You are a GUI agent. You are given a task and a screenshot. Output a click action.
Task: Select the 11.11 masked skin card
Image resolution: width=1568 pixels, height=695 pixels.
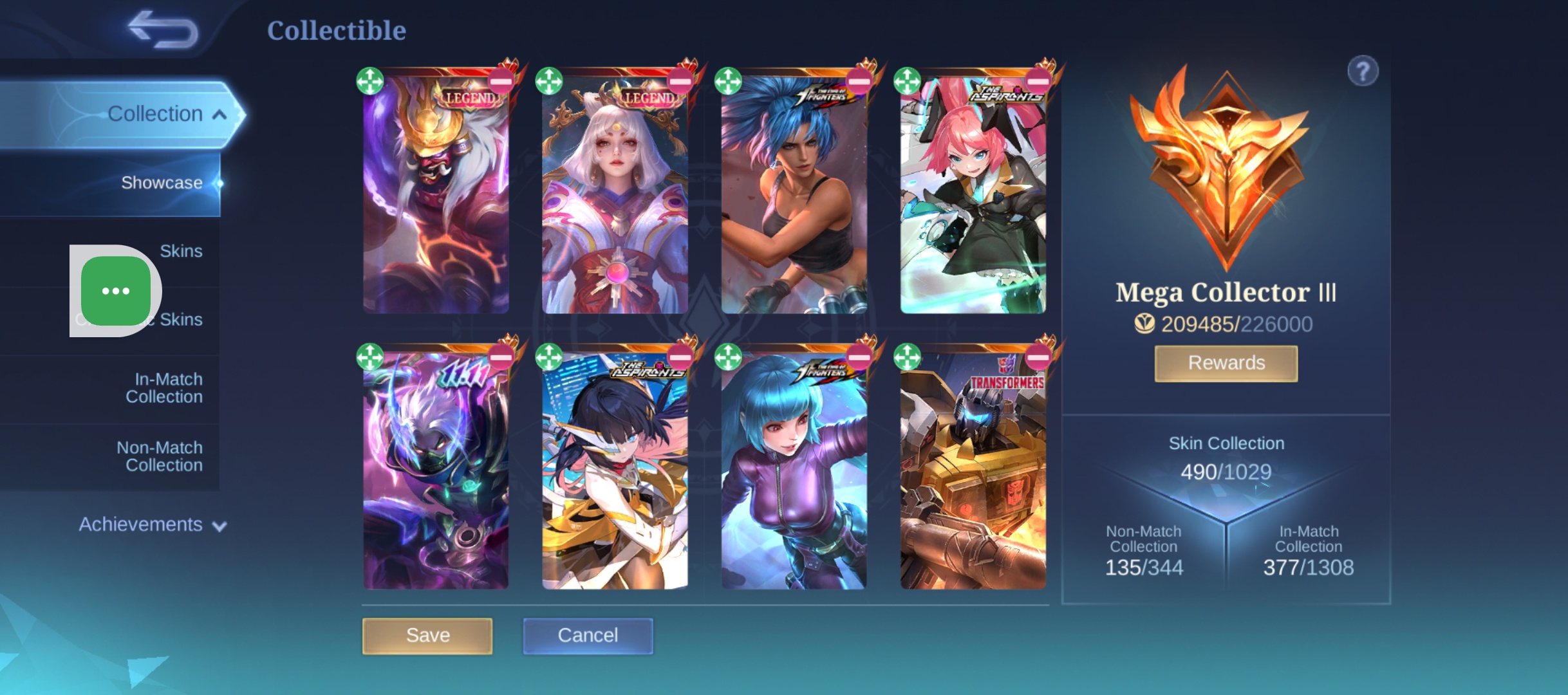(x=436, y=476)
